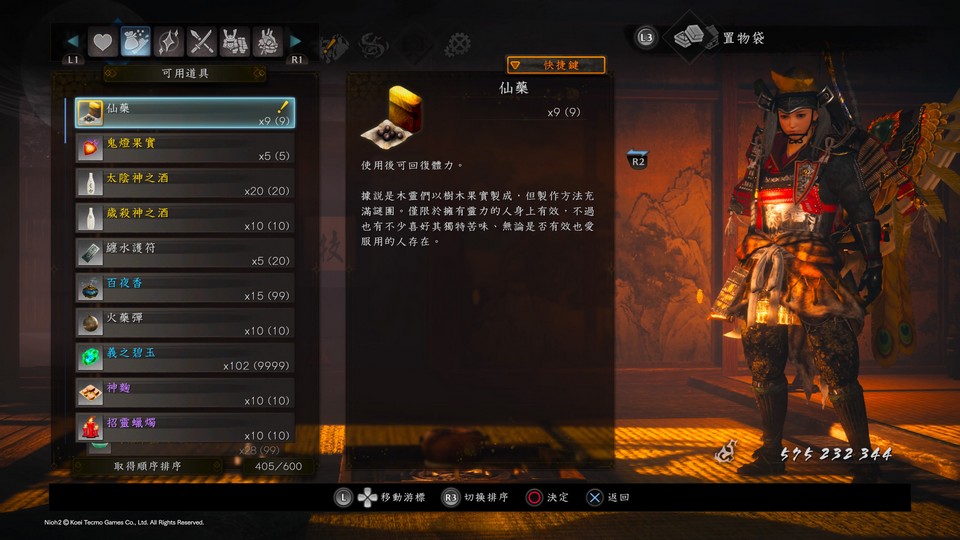Click the right arrow to next category
The image size is (960, 540).
pyautogui.click(x=296, y=42)
